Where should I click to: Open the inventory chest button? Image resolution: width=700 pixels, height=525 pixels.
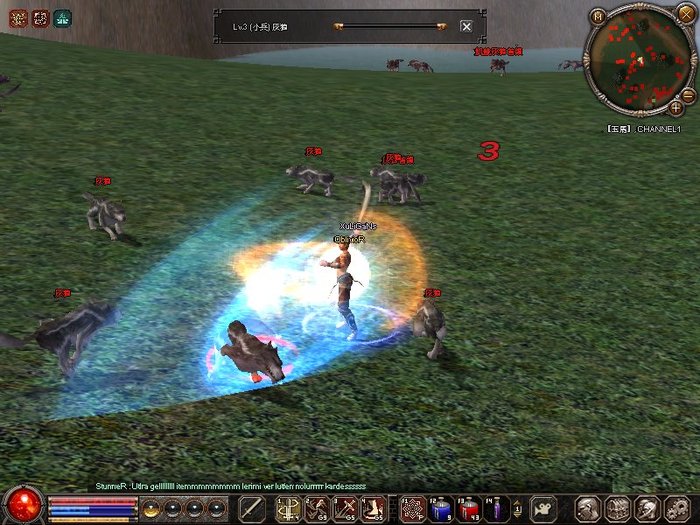pyautogui.click(x=618, y=508)
